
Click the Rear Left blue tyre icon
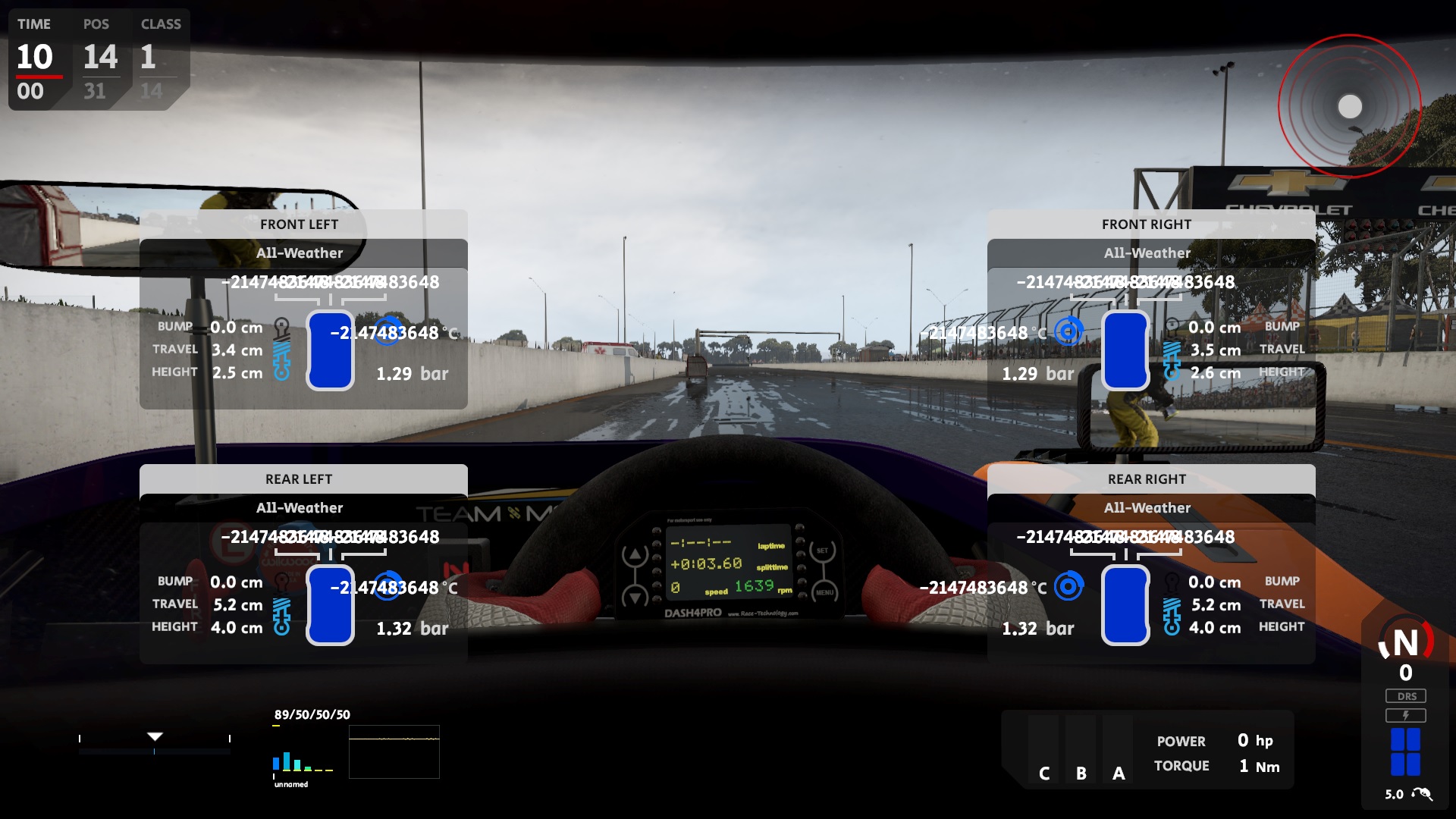330,605
